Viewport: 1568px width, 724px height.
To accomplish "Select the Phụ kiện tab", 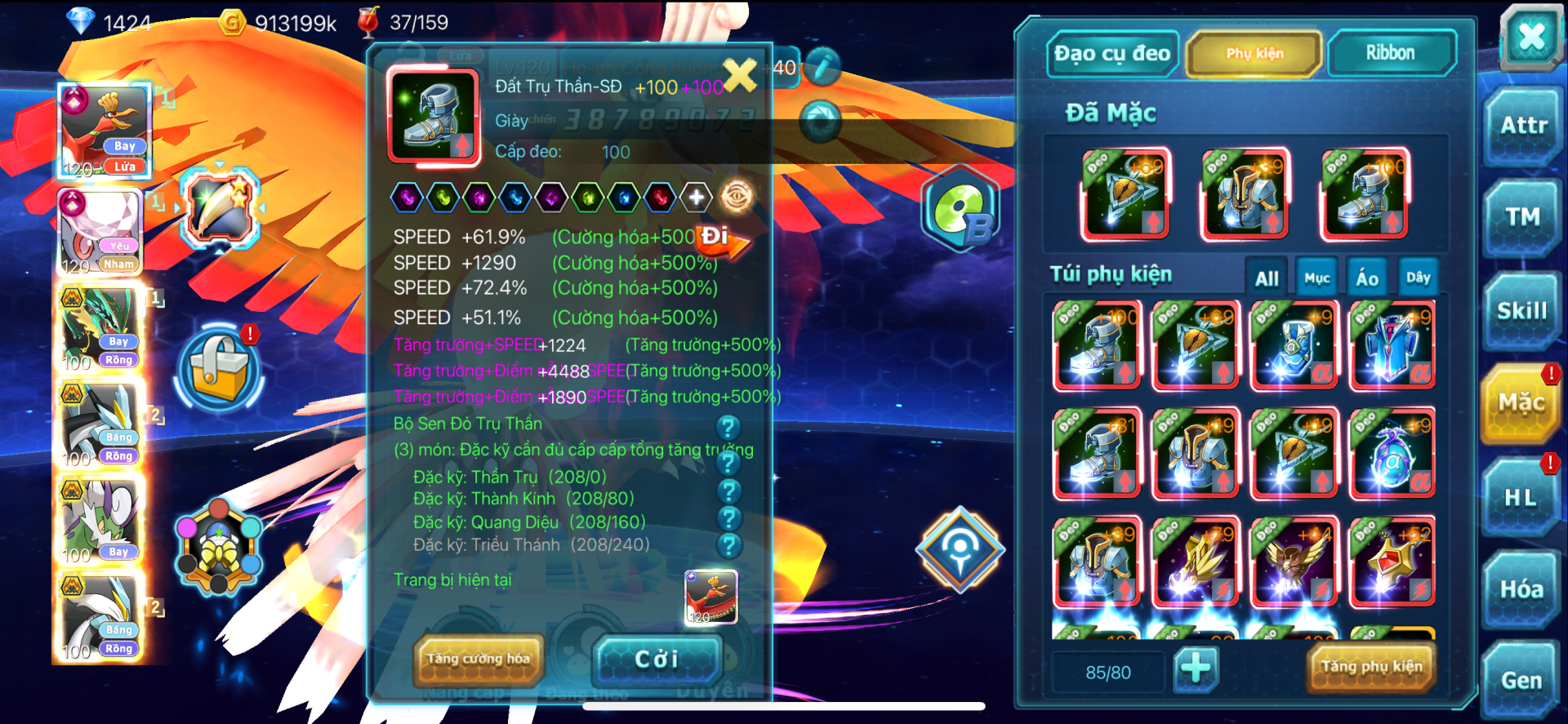I will tap(1254, 54).
